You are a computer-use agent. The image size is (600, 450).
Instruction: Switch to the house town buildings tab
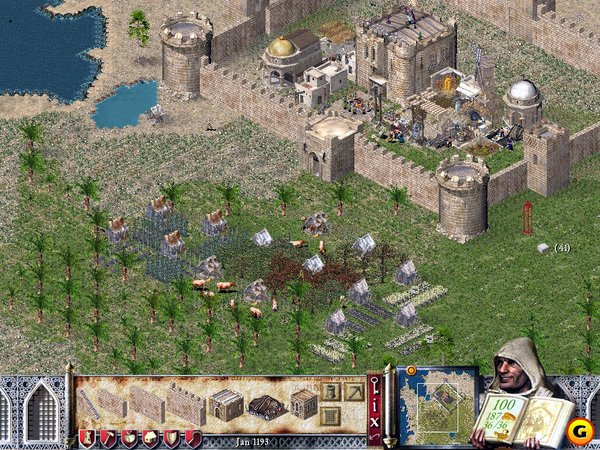[150, 438]
